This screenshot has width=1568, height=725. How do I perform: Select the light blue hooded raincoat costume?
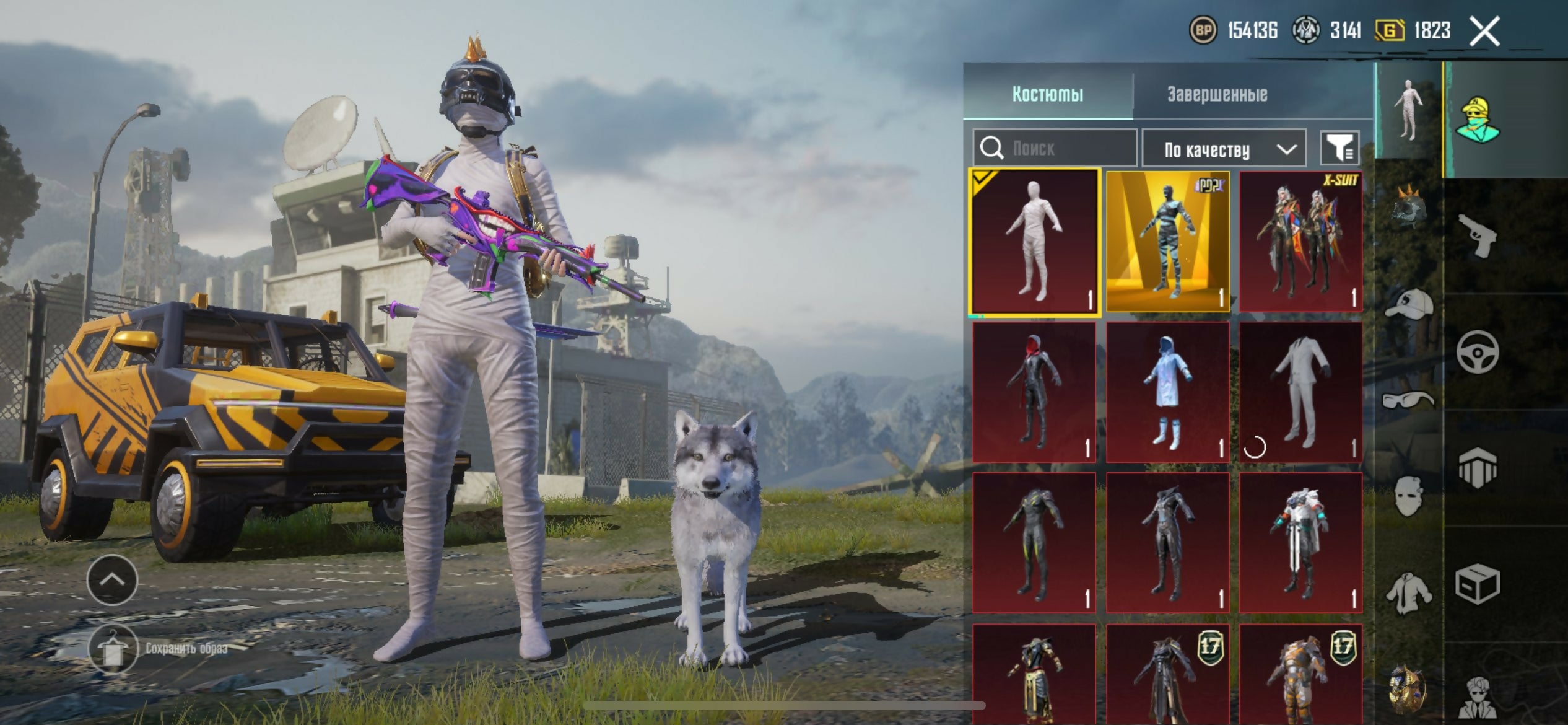pos(1167,392)
